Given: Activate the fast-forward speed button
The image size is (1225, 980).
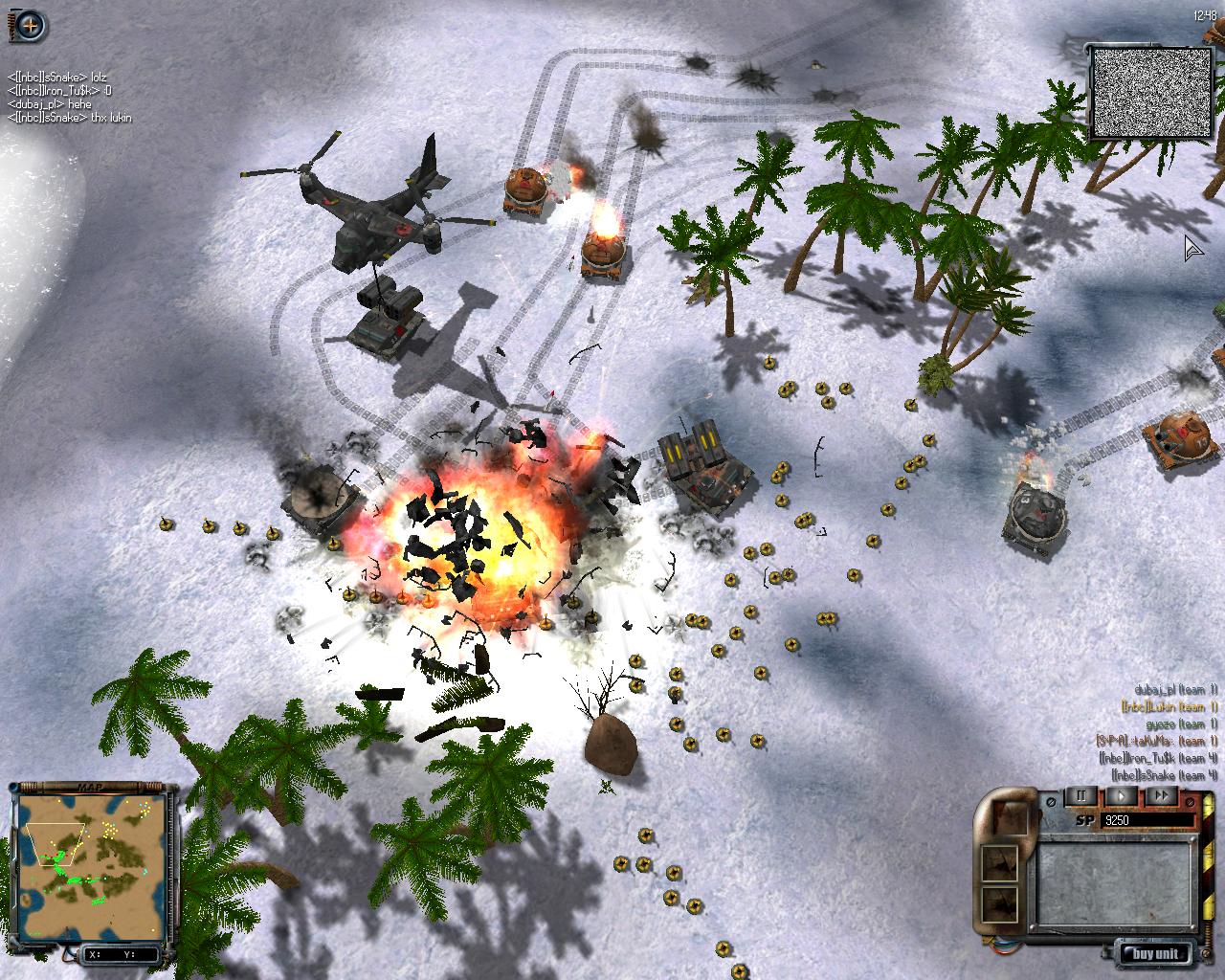Looking at the screenshot, I should [1161, 795].
